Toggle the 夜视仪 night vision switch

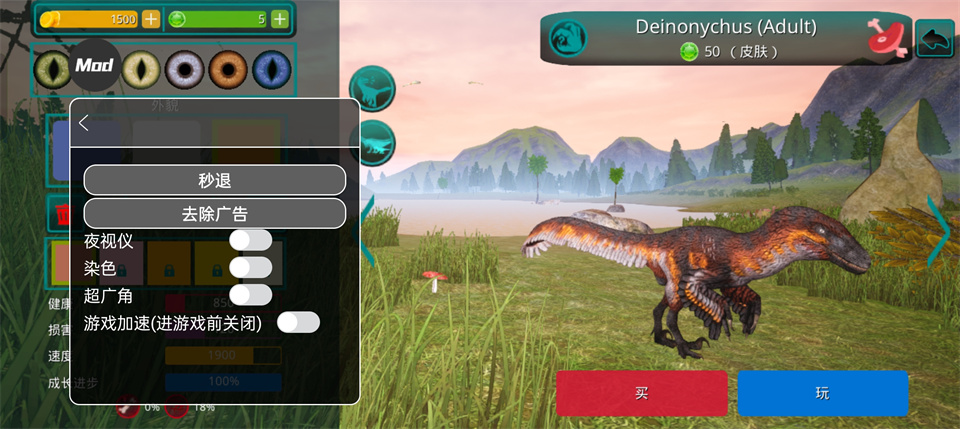250,240
